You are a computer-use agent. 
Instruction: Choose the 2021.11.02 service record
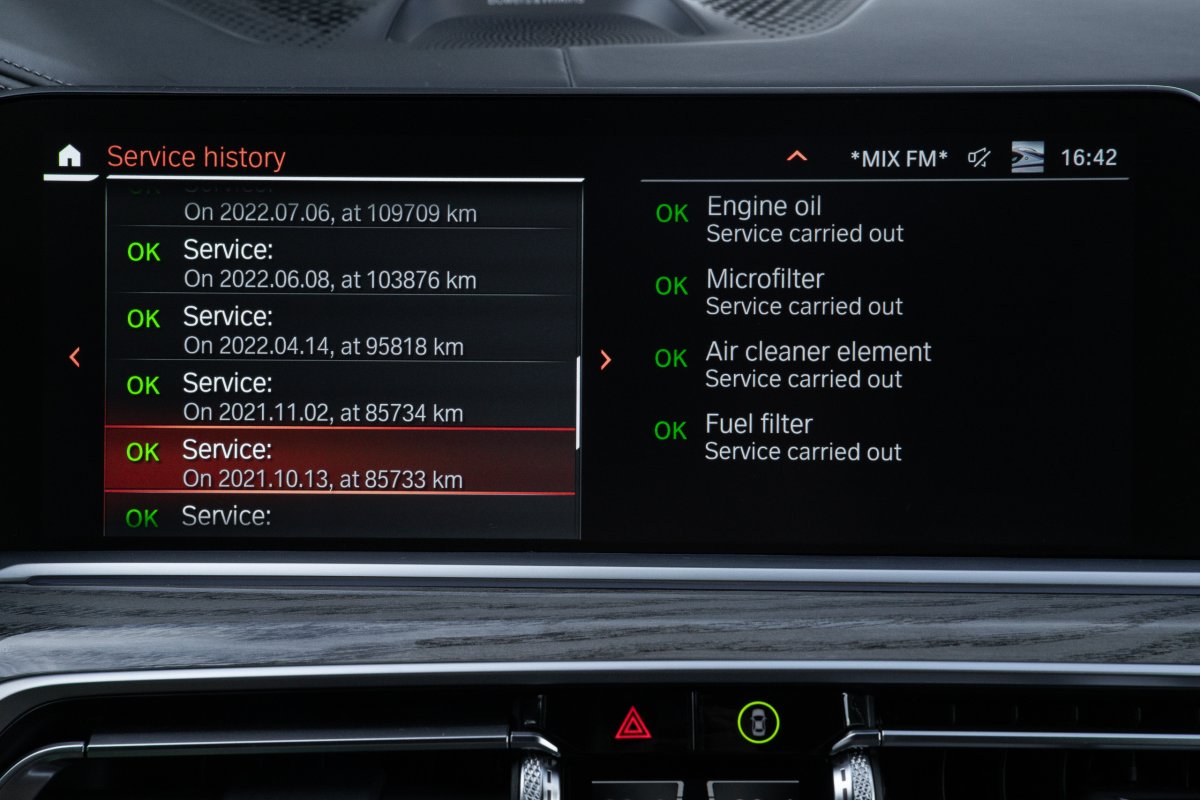[340, 397]
